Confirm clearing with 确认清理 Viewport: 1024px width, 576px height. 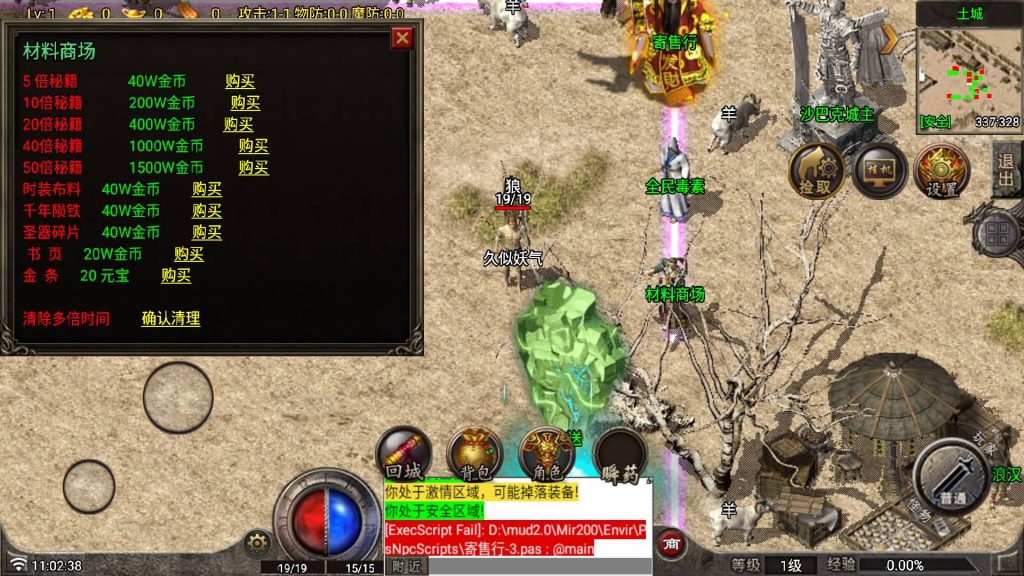click(x=171, y=319)
